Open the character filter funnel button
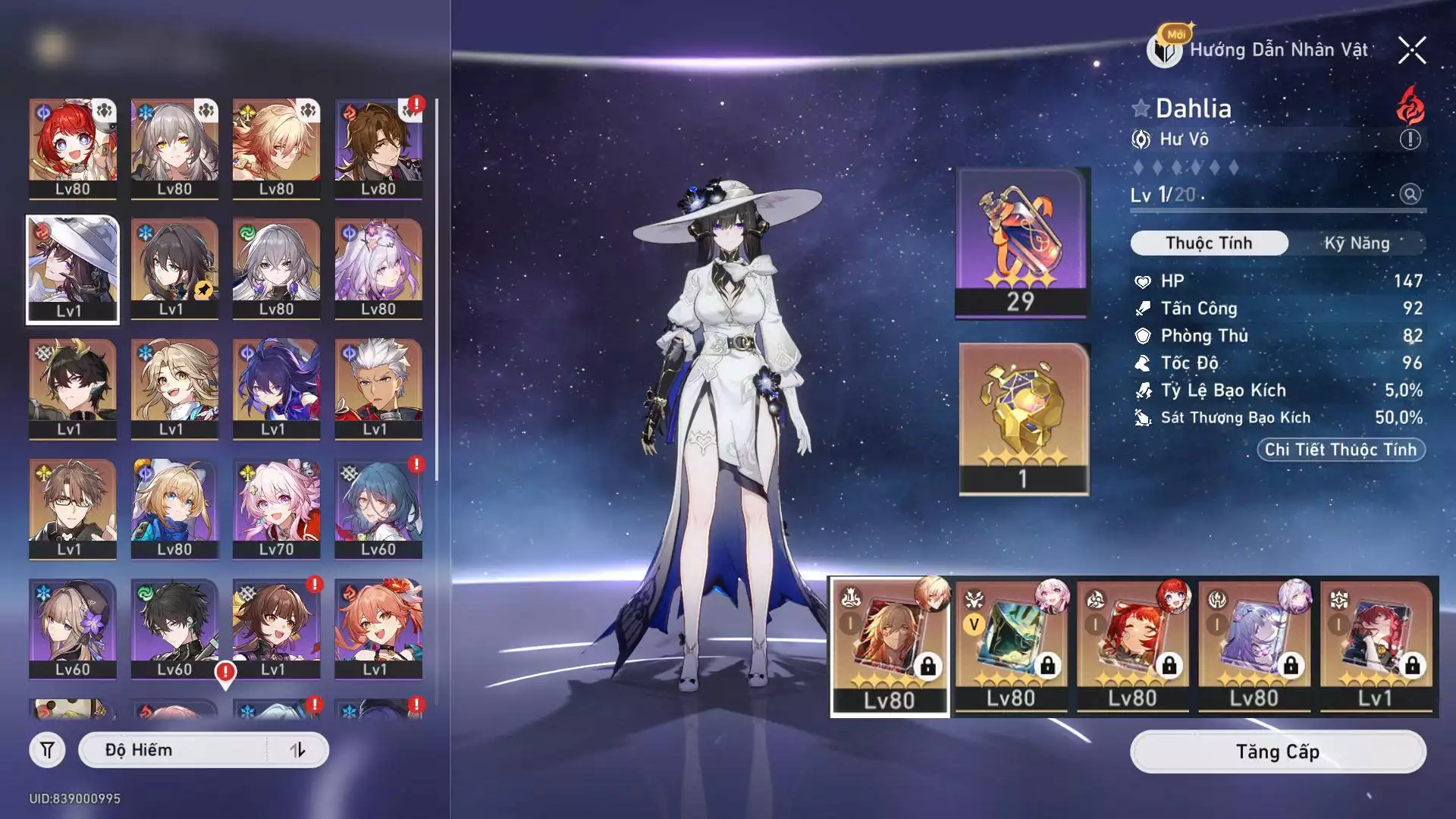Screen dimensions: 1456x819 47,750
